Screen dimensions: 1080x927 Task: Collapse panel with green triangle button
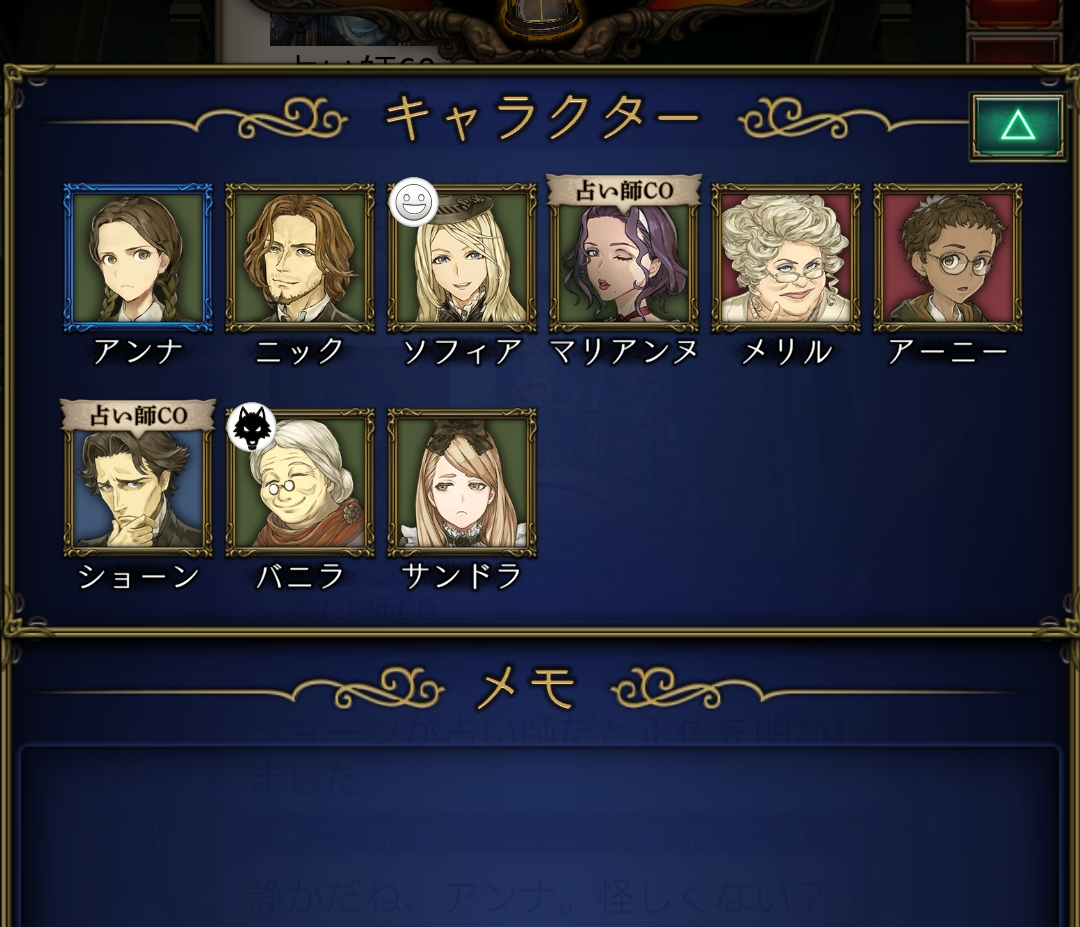click(x=1017, y=126)
